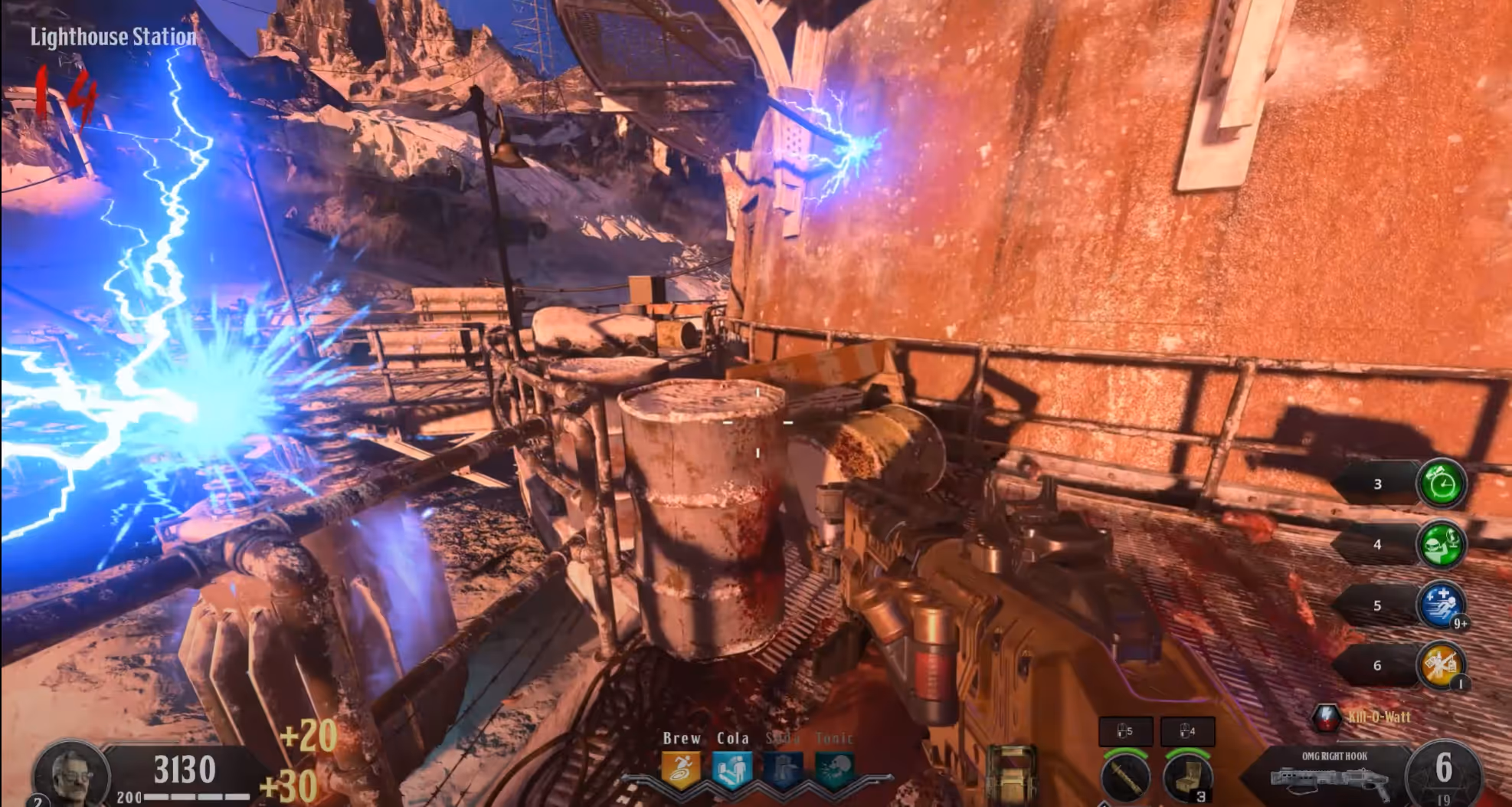
Task: Use the green elixir in slot 4
Action: 1441,545
